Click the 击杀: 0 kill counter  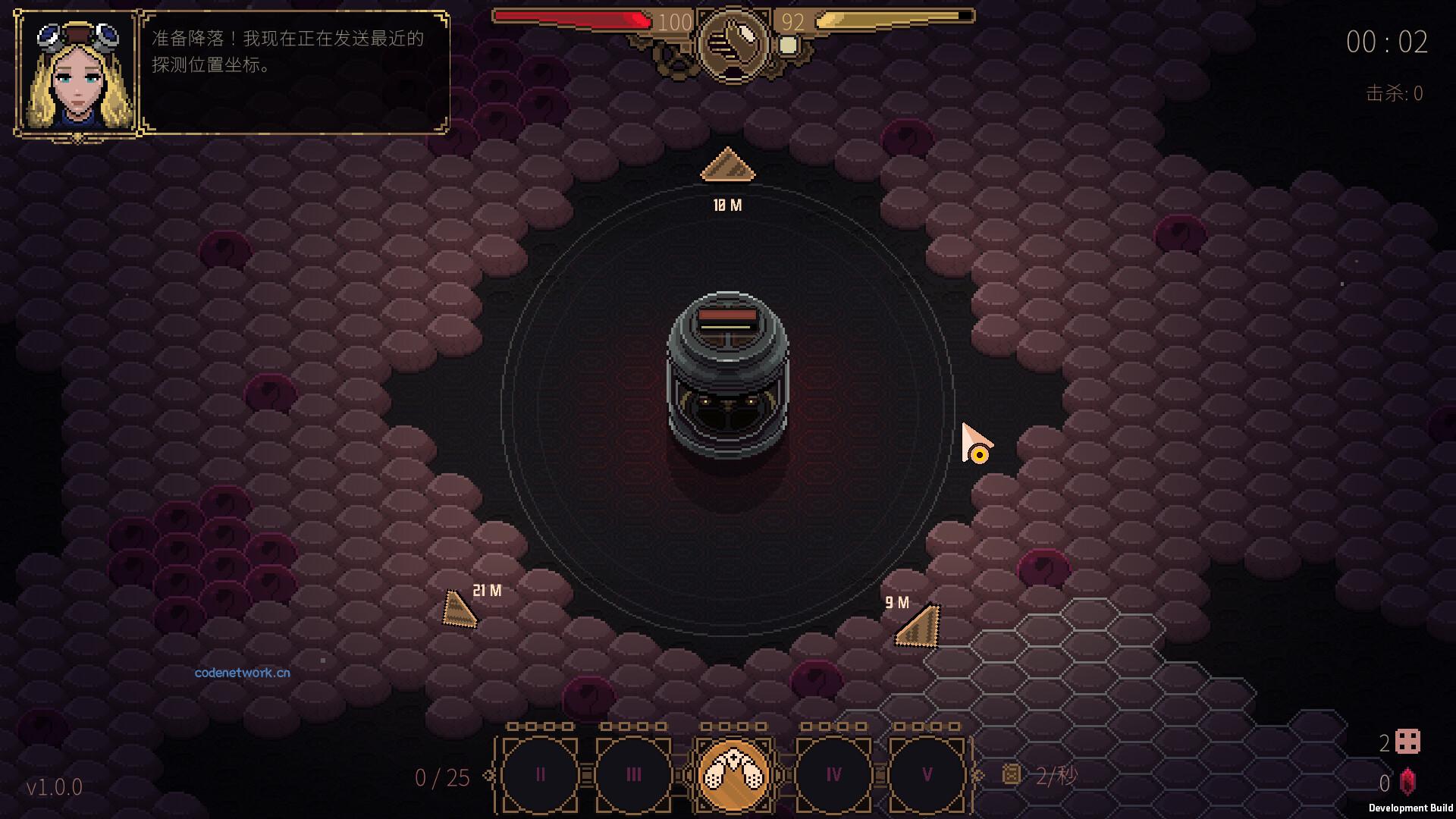1393,94
